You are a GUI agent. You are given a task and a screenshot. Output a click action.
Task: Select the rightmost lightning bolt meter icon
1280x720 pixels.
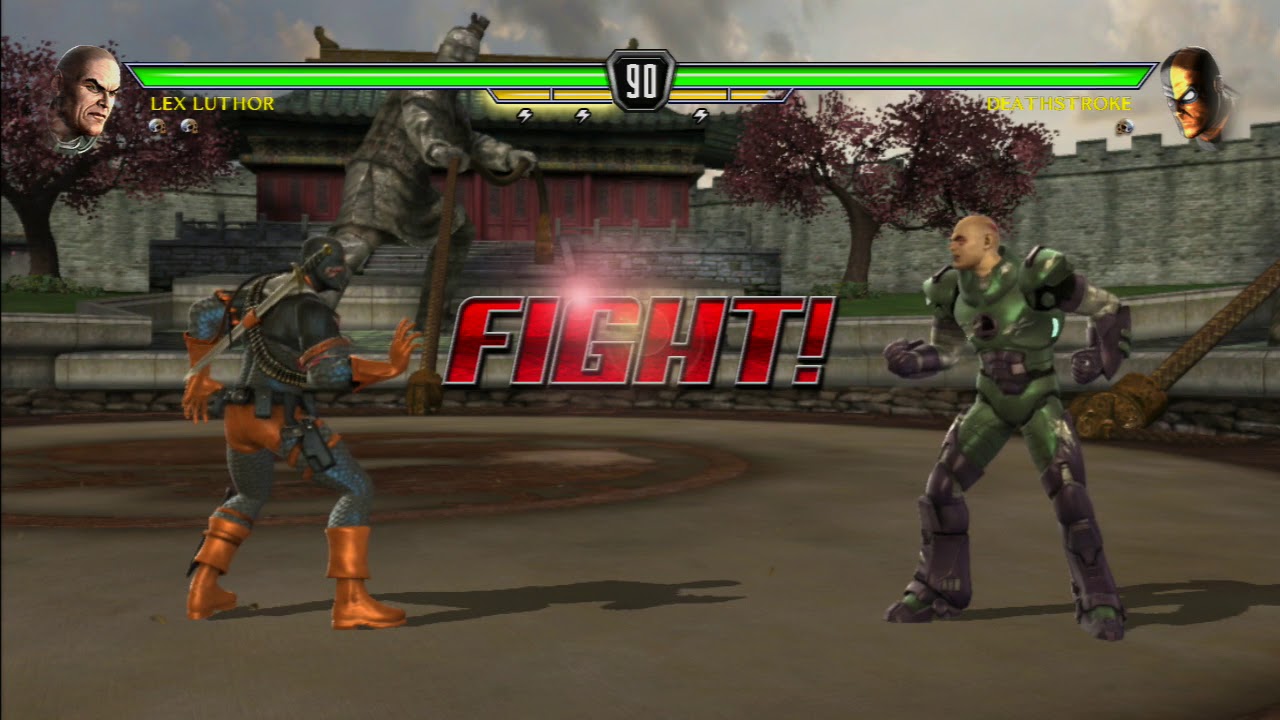700,116
